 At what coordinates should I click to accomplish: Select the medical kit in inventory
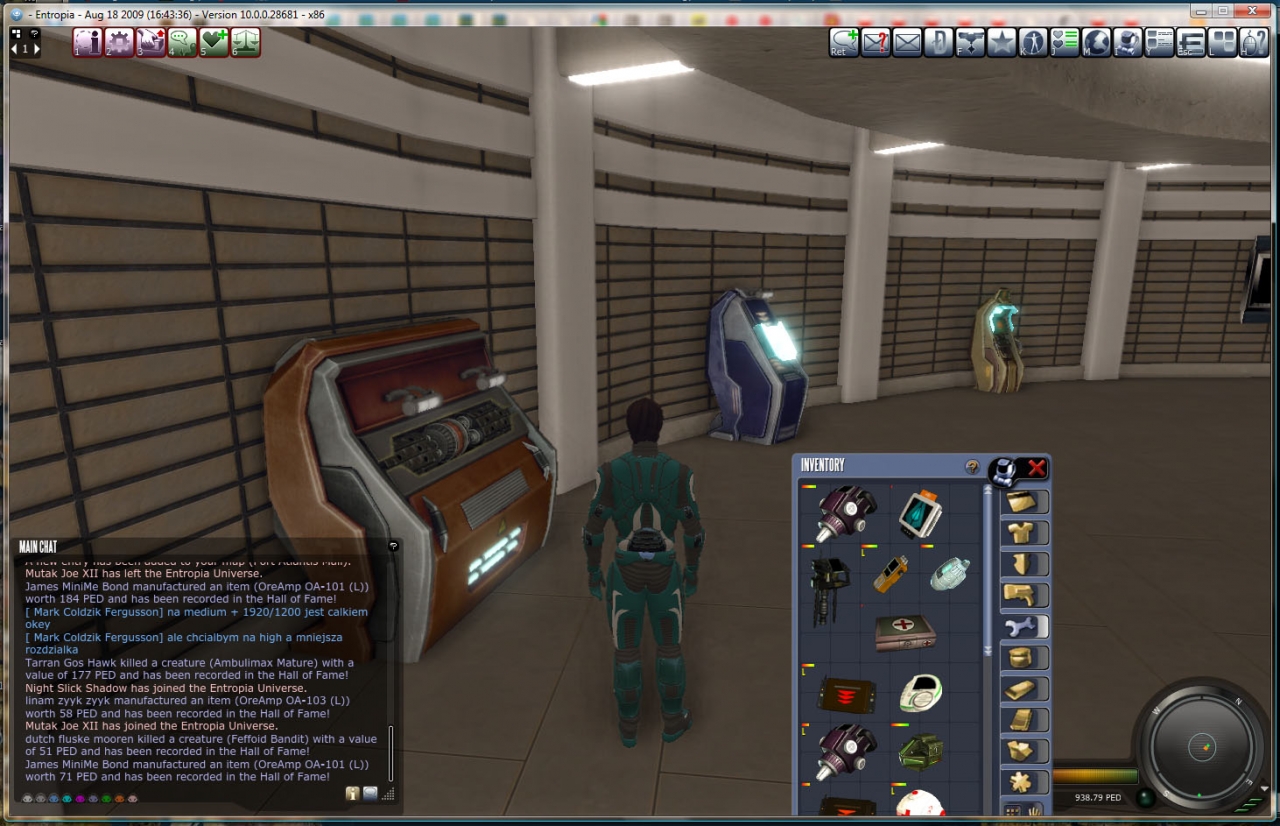[x=904, y=633]
